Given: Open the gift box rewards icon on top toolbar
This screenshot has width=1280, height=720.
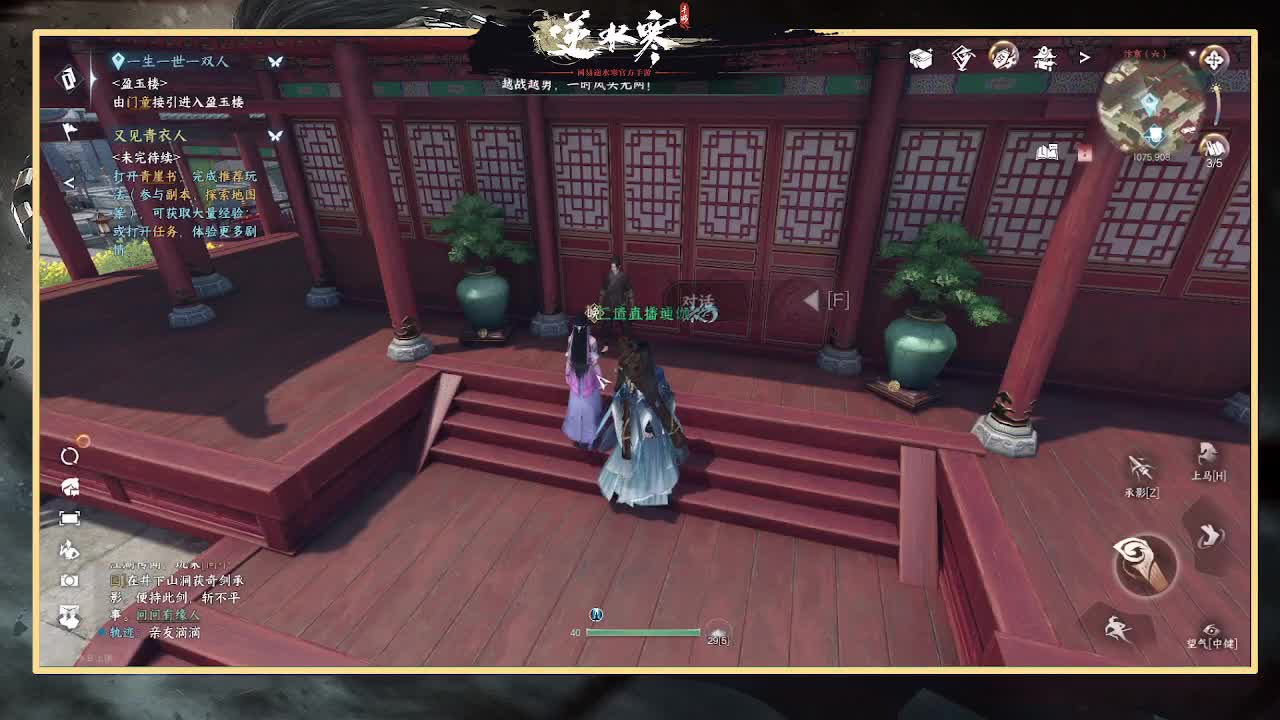Looking at the screenshot, I should 919,57.
